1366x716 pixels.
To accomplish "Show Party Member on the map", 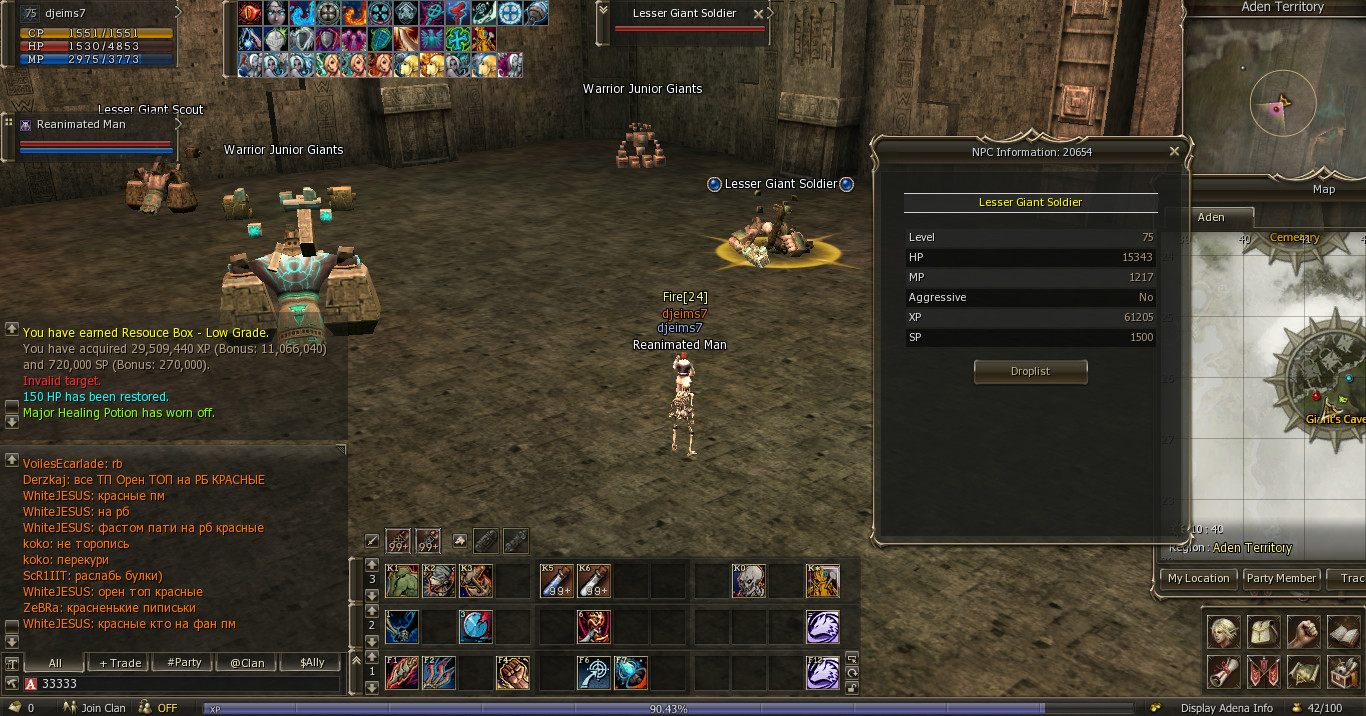I will point(1281,578).
